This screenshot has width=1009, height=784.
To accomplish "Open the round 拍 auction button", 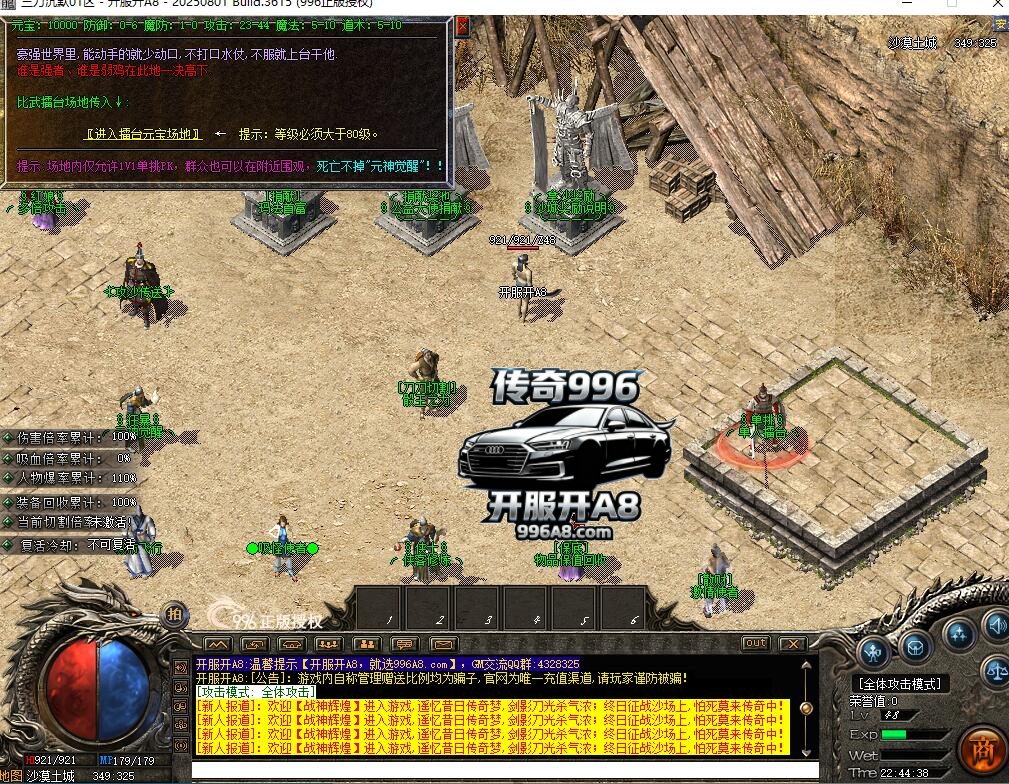I will [x=175, y=612].
